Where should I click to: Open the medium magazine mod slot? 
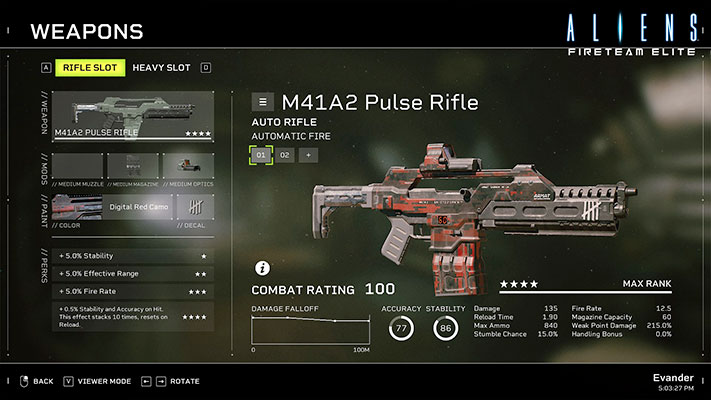click(x=133, y=166)
